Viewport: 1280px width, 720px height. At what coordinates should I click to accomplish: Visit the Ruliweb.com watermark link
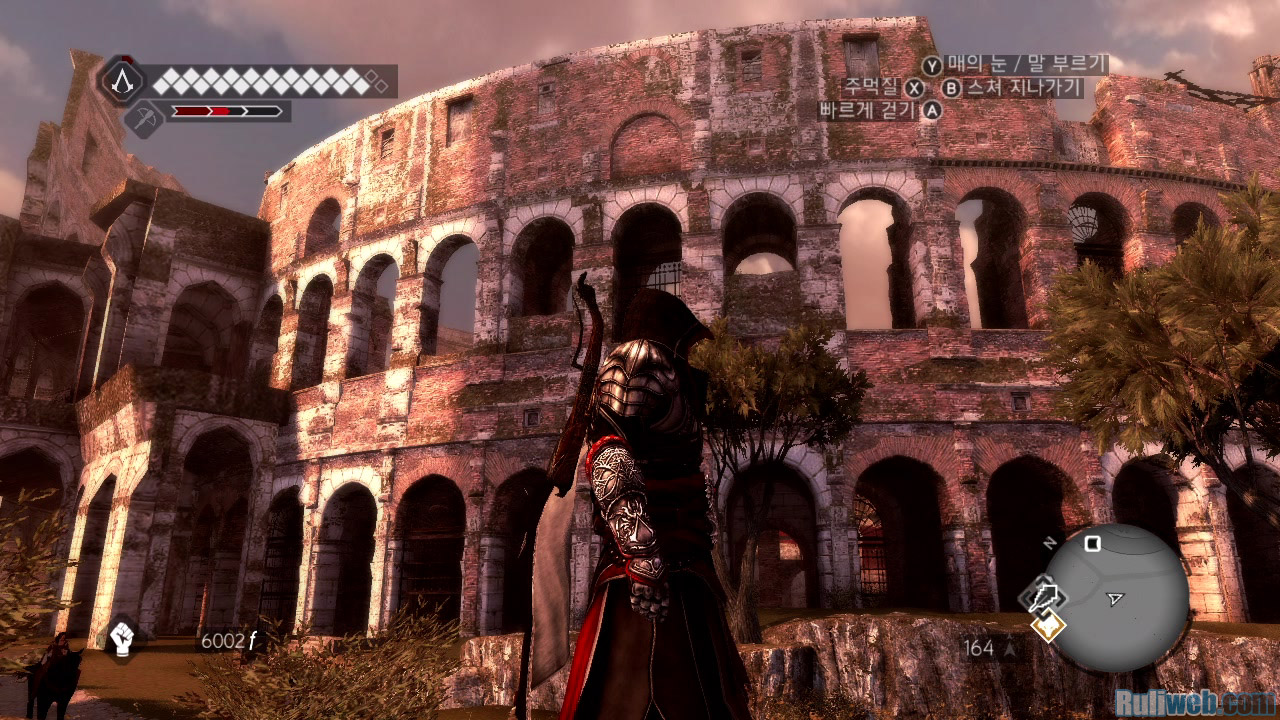pyautogui.click(x=1194, y=700)
